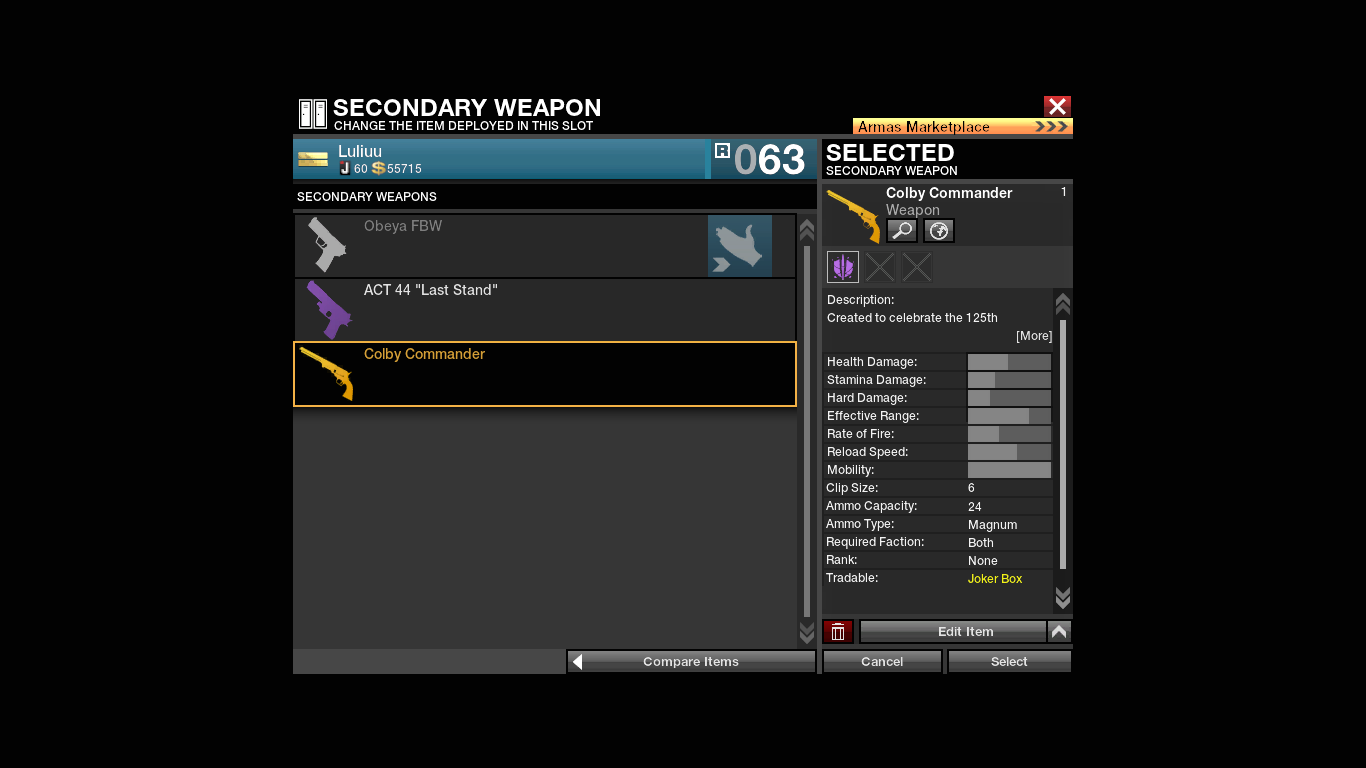The width and height of the screenshot is (1366, 768).
Task: Click the weapon list scroll-up arrow
Action: (x=807, y=230)
